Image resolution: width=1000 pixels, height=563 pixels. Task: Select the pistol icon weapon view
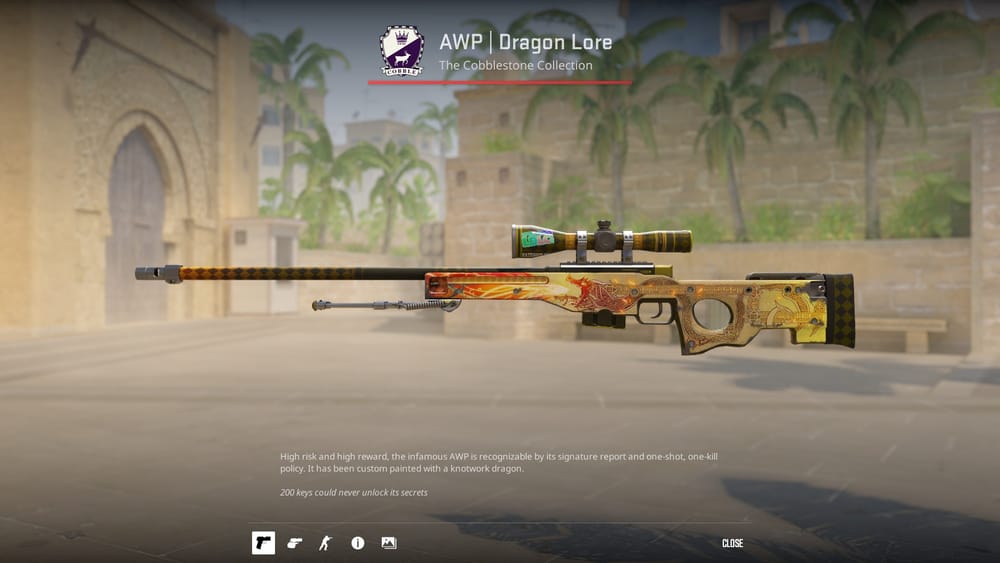pos(263,543)
